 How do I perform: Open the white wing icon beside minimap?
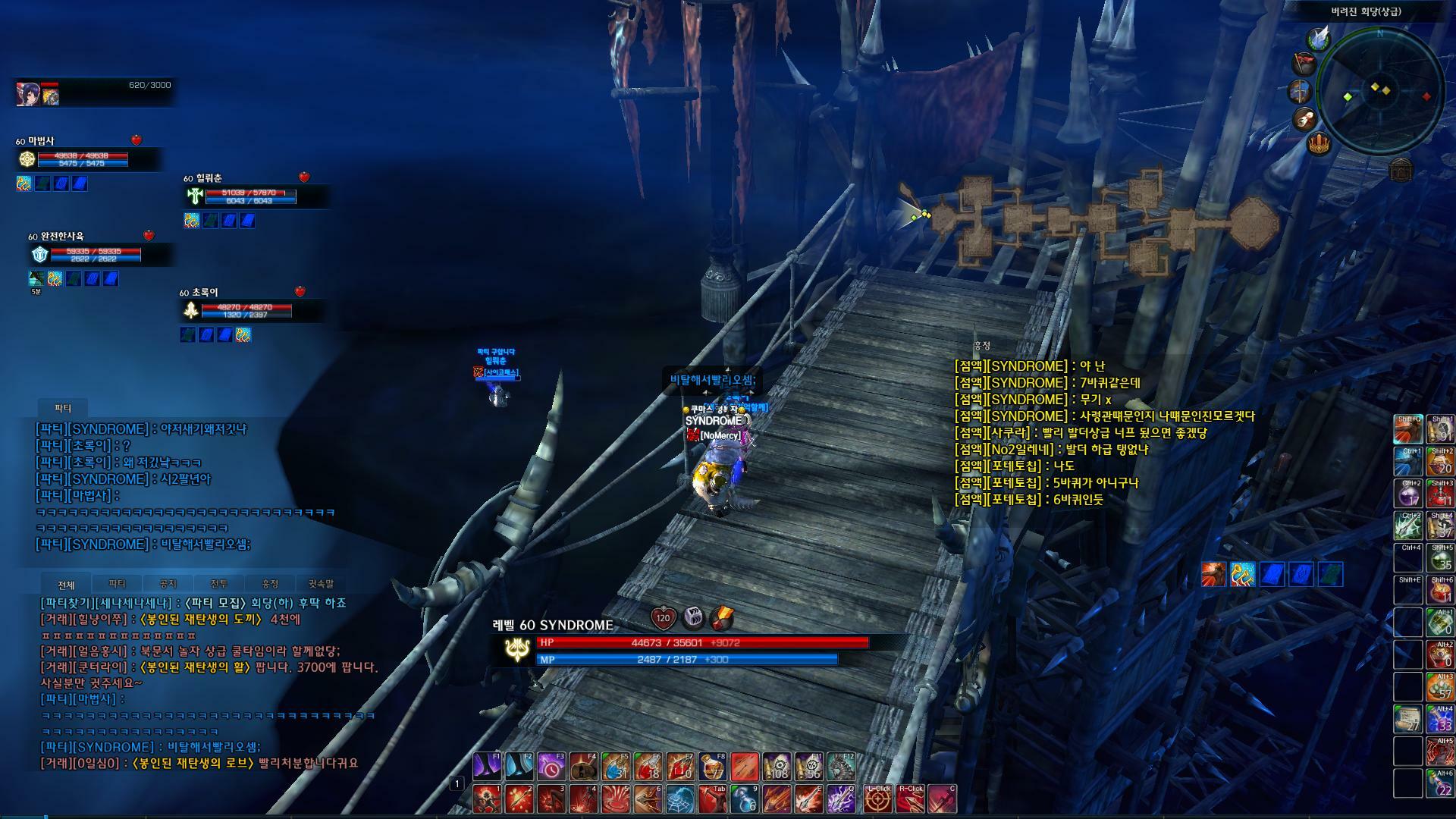[x=1320, y=38]
